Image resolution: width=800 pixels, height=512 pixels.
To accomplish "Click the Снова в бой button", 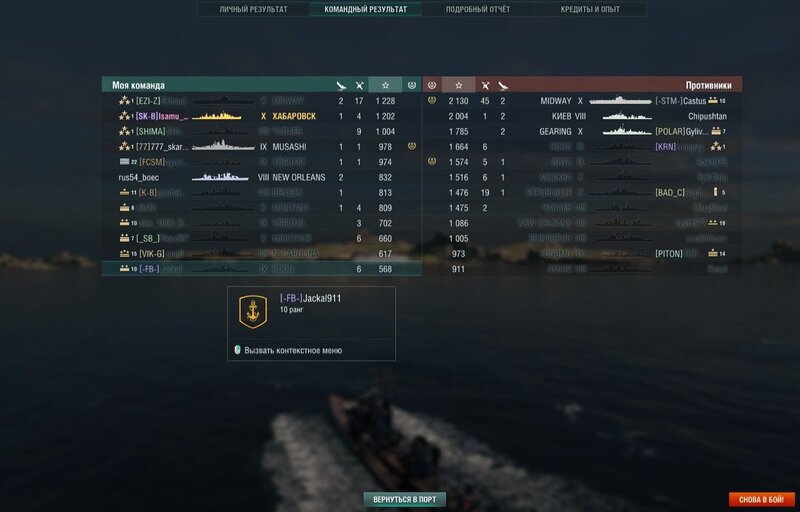I will tap(762, 499).
